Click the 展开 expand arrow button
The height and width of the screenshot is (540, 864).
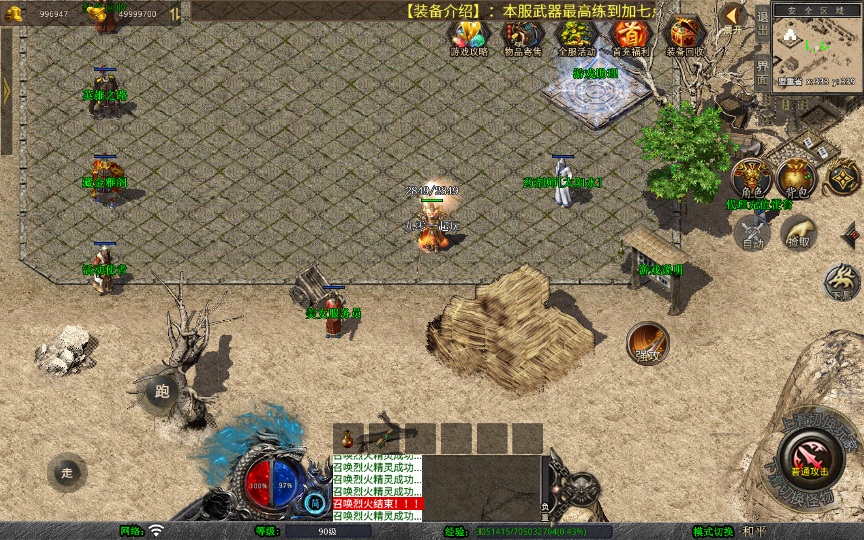[734, 17]
